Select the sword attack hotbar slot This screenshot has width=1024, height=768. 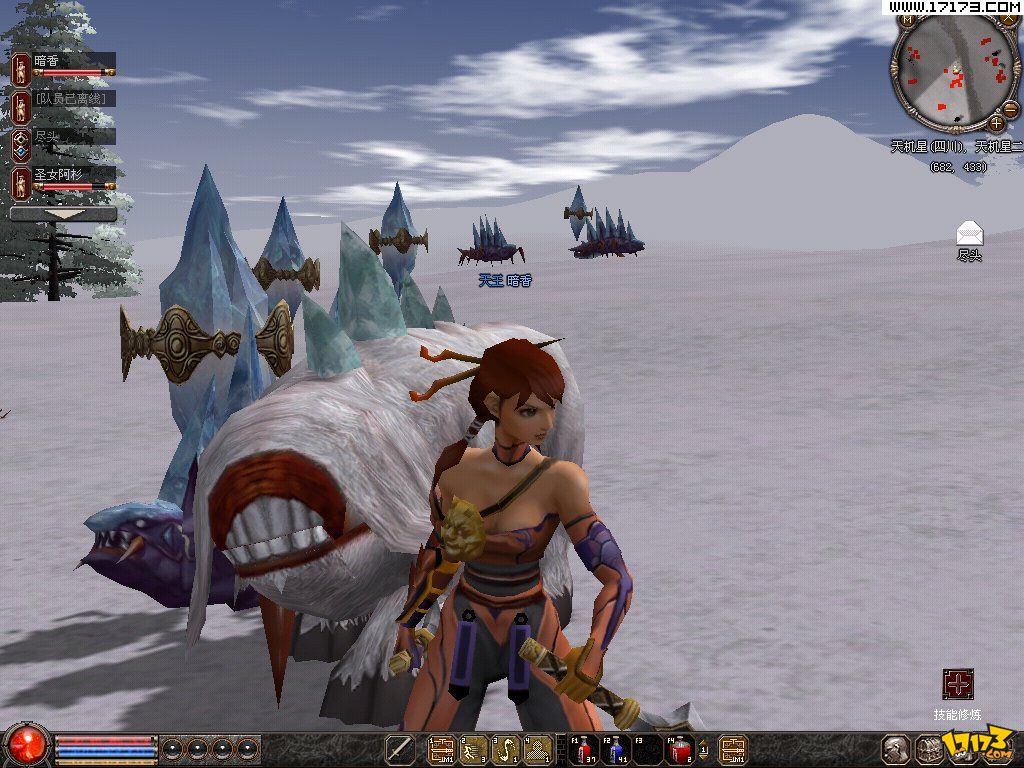tap(400, 749)
